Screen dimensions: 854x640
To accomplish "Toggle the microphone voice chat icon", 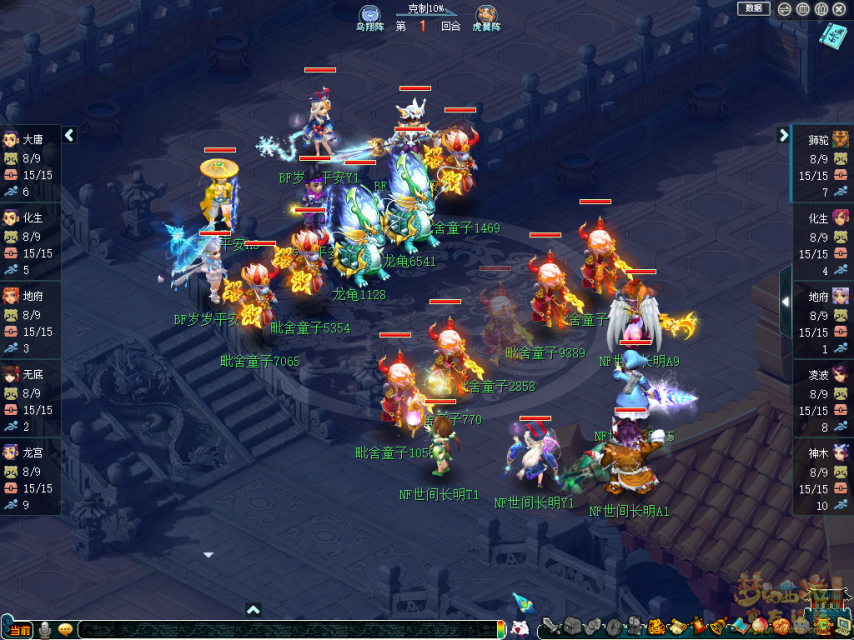I will point(45,630).
